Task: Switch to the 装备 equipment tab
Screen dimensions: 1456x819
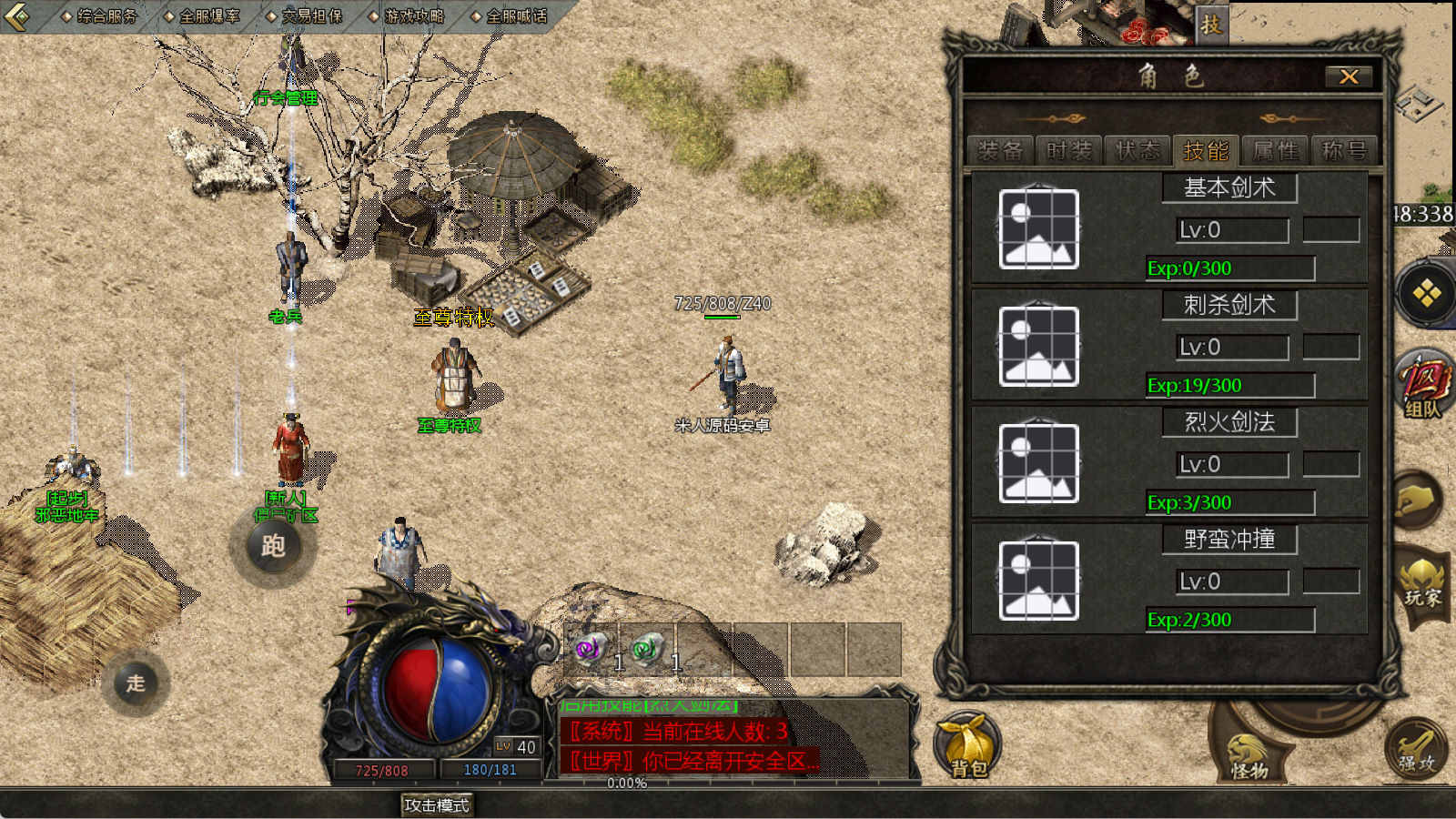Action: click(x=1000, y=151)
